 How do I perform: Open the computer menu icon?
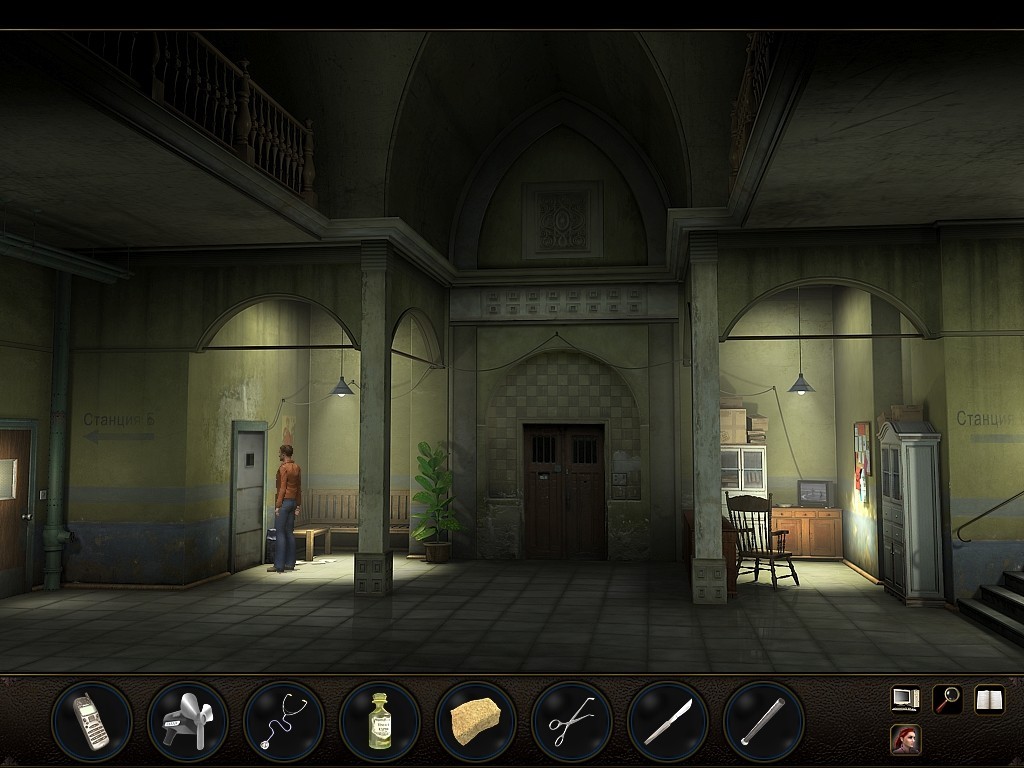click(x=905, y=699)
